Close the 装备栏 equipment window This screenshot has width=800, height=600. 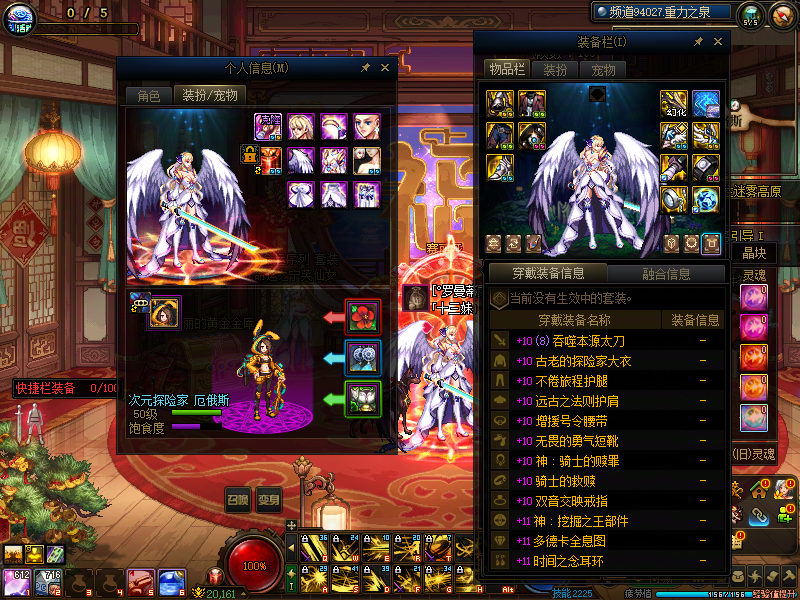tap(717, 42)
